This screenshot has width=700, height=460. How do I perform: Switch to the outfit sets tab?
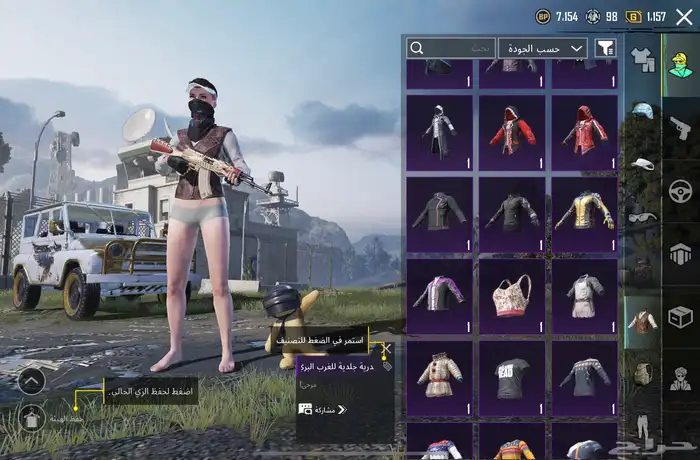[x=643, y=62]
